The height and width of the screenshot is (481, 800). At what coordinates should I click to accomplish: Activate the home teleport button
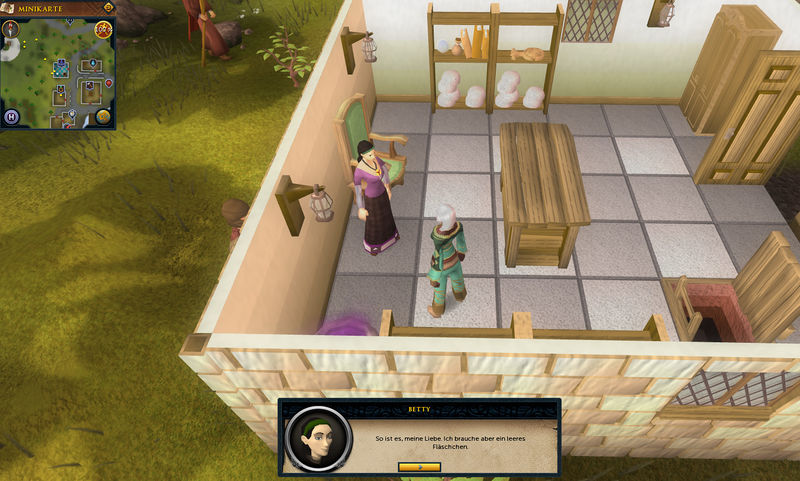[13, 116]
